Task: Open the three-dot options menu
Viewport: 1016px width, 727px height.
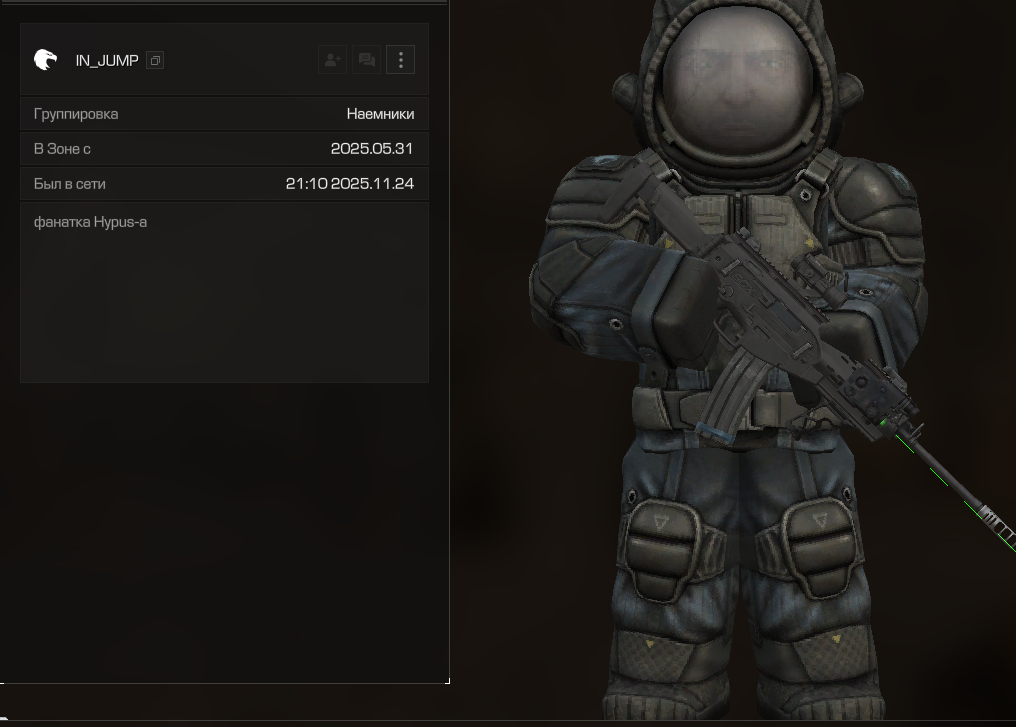Action: pos(400,60)
